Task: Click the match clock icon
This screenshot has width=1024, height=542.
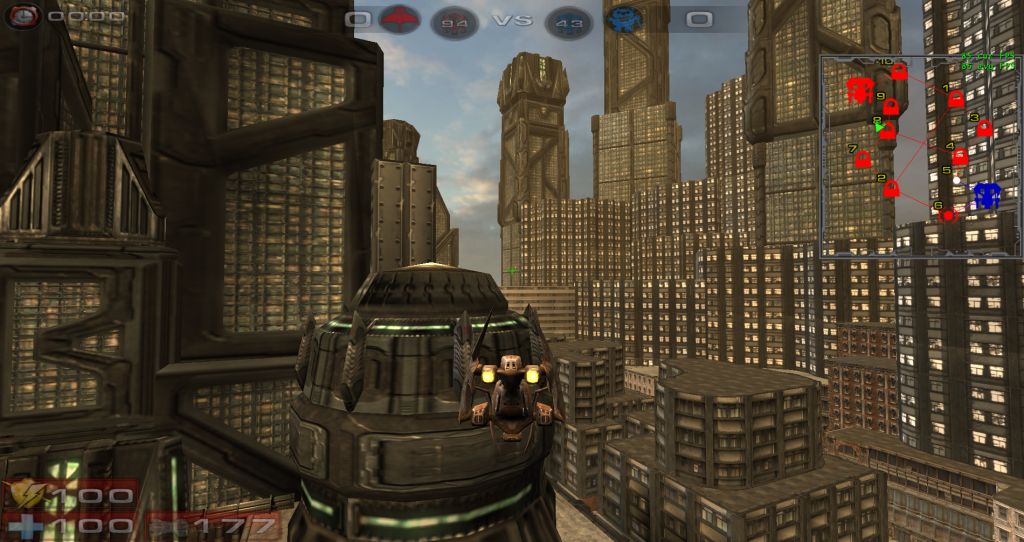Action: [x=24, y=16]
